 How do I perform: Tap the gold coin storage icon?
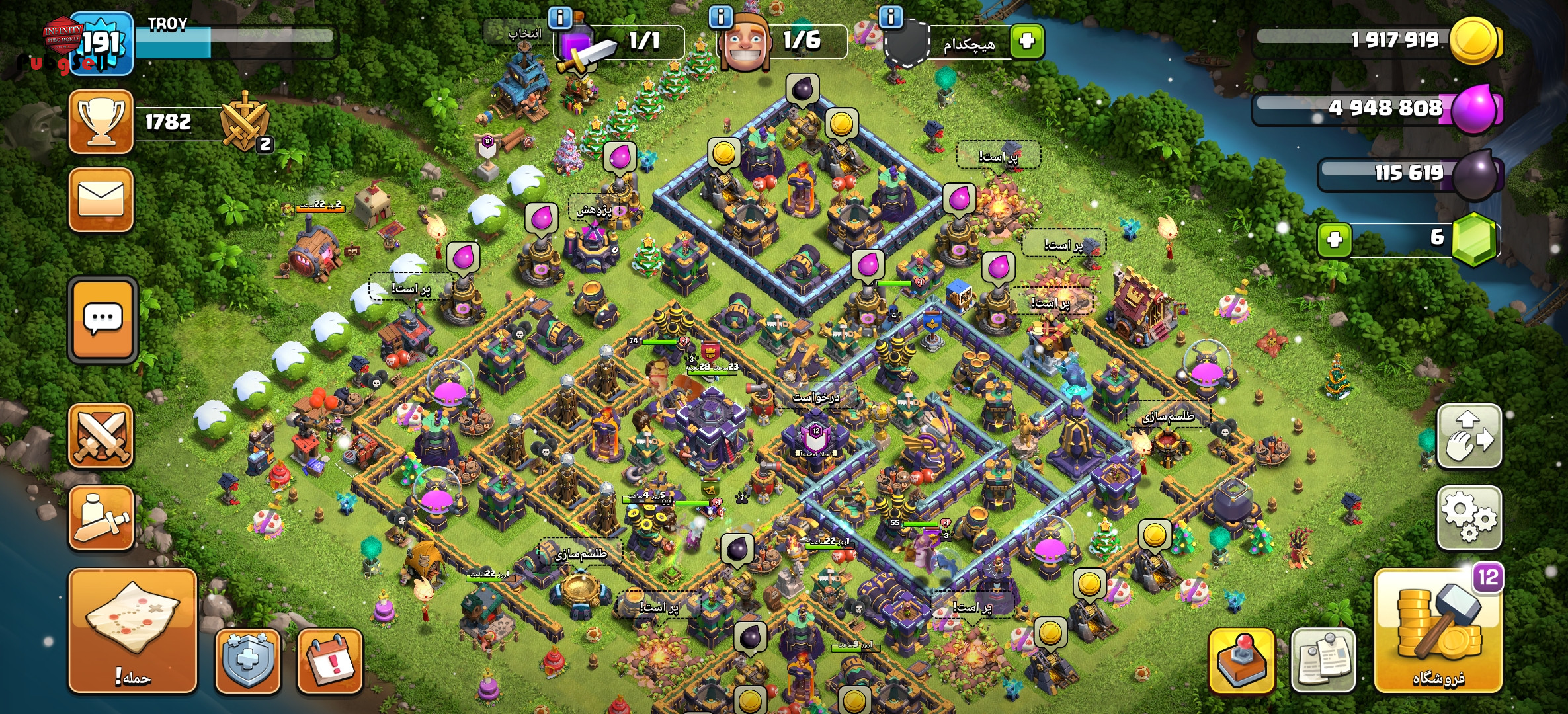coord(1473,41)
